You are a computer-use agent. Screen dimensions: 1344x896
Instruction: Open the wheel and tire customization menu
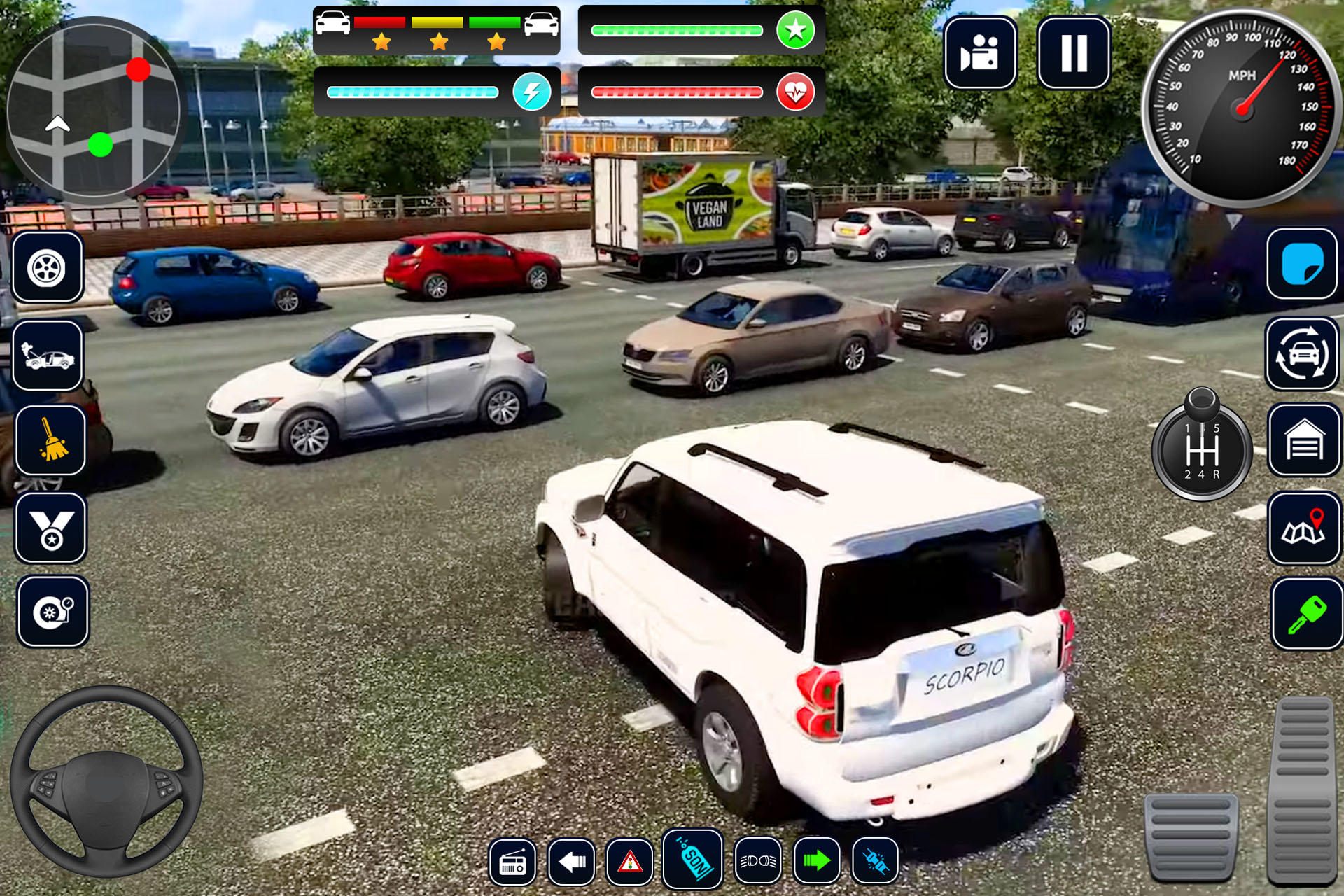click(45, 269)
